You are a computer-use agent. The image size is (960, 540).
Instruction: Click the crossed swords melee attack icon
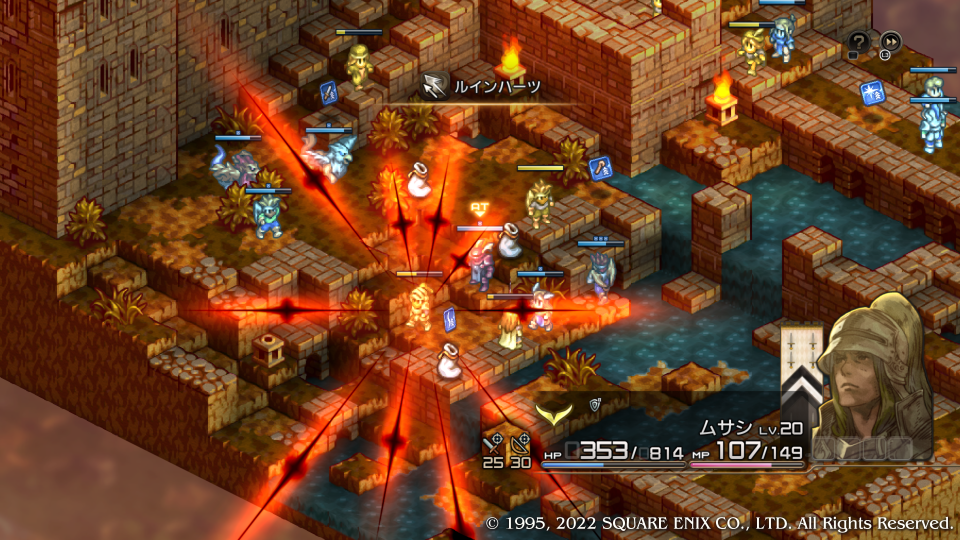point(492,441)
